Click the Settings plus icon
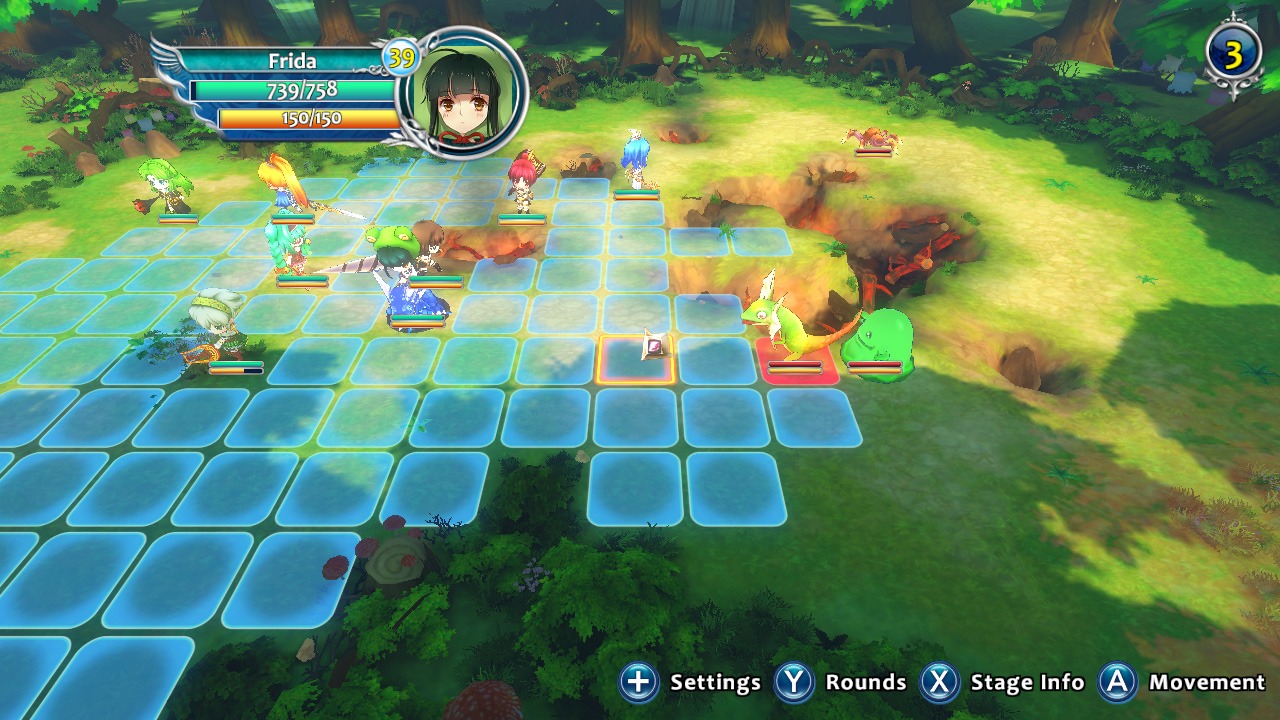The width and height of the screenshot is (1280, 720). [637, 681]
